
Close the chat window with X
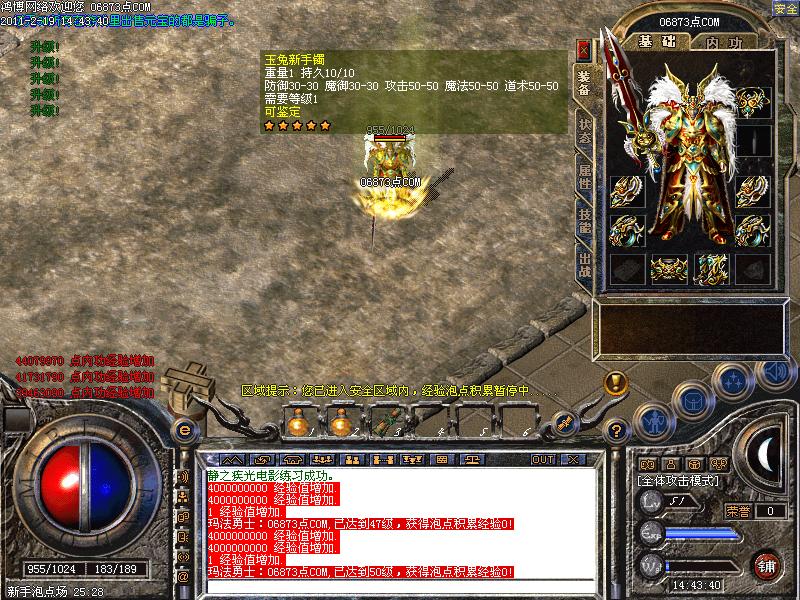click(x=572, y=459)
